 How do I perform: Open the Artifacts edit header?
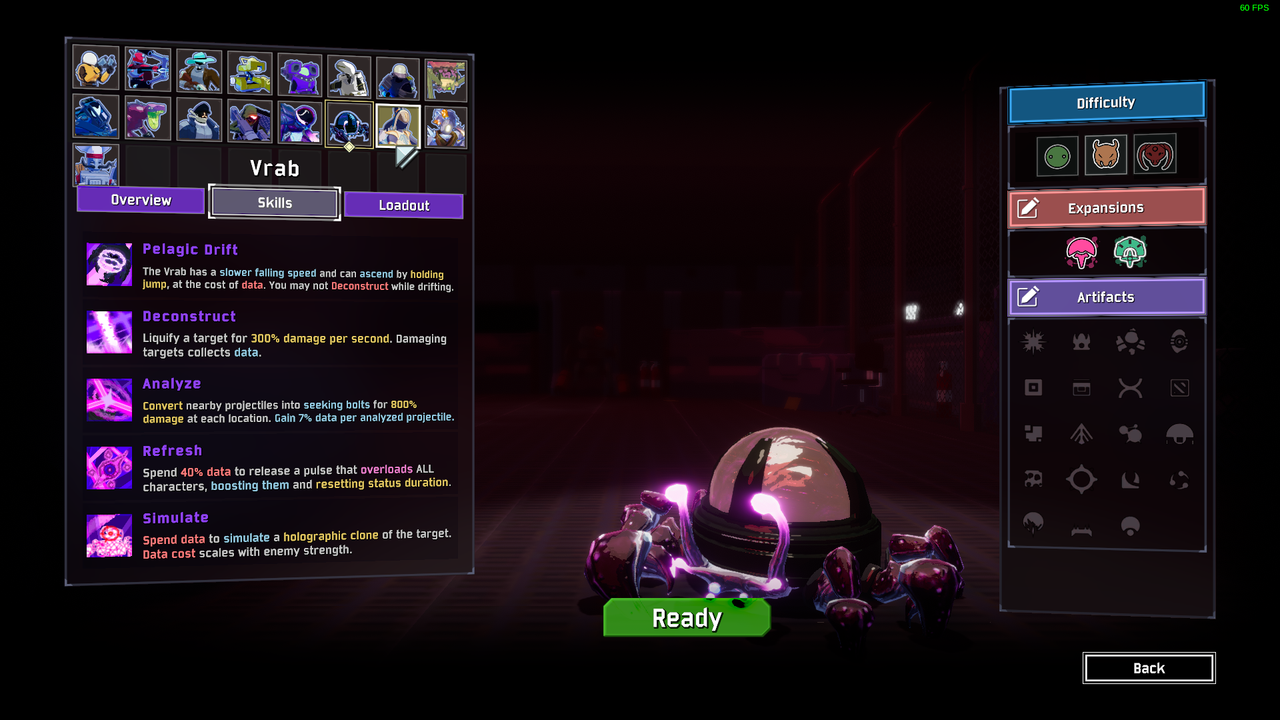(1106, 297)
